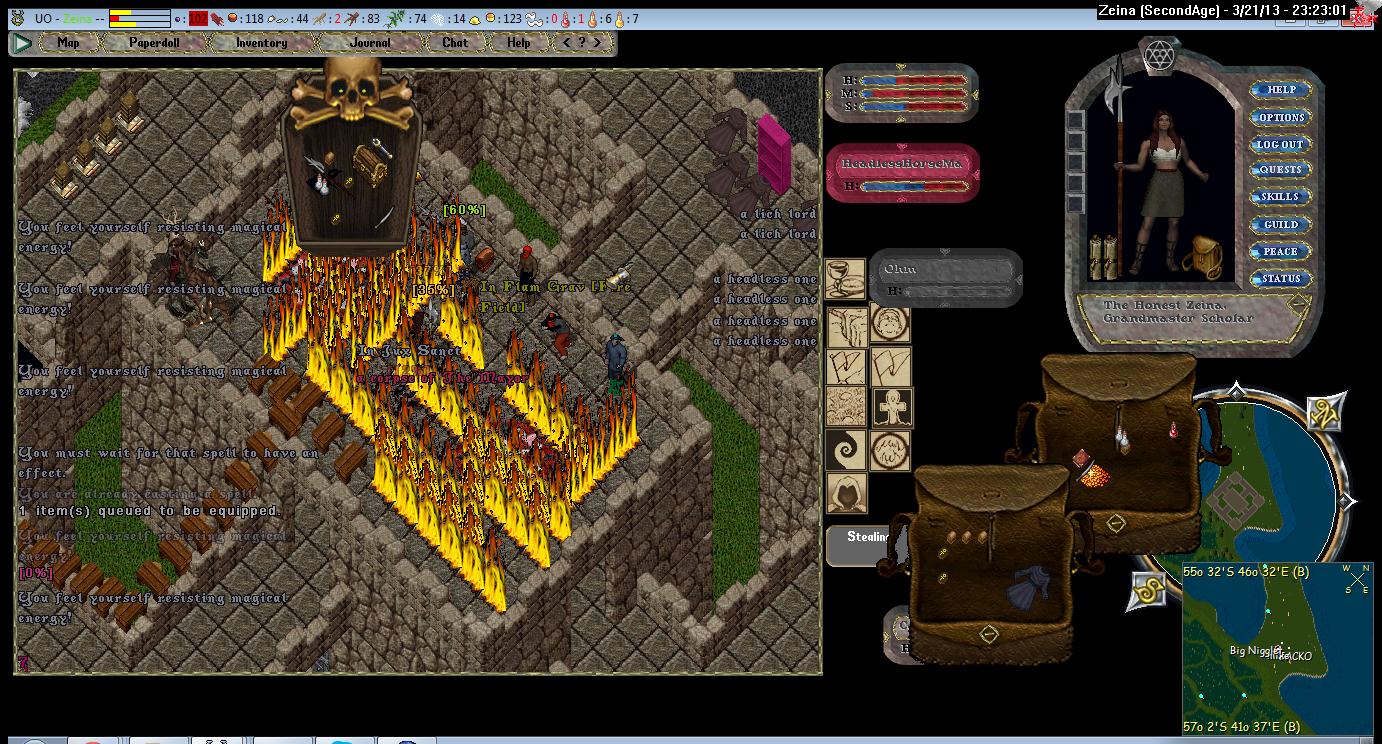Show the Journal window
1382x744 pixels.
pos(370,43)
